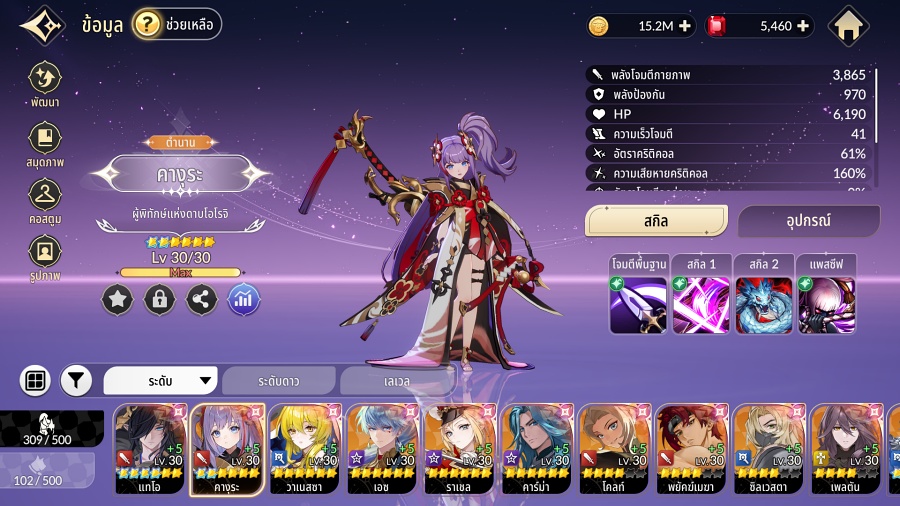Select the สกิล 1 skill icon

[700, 304]
